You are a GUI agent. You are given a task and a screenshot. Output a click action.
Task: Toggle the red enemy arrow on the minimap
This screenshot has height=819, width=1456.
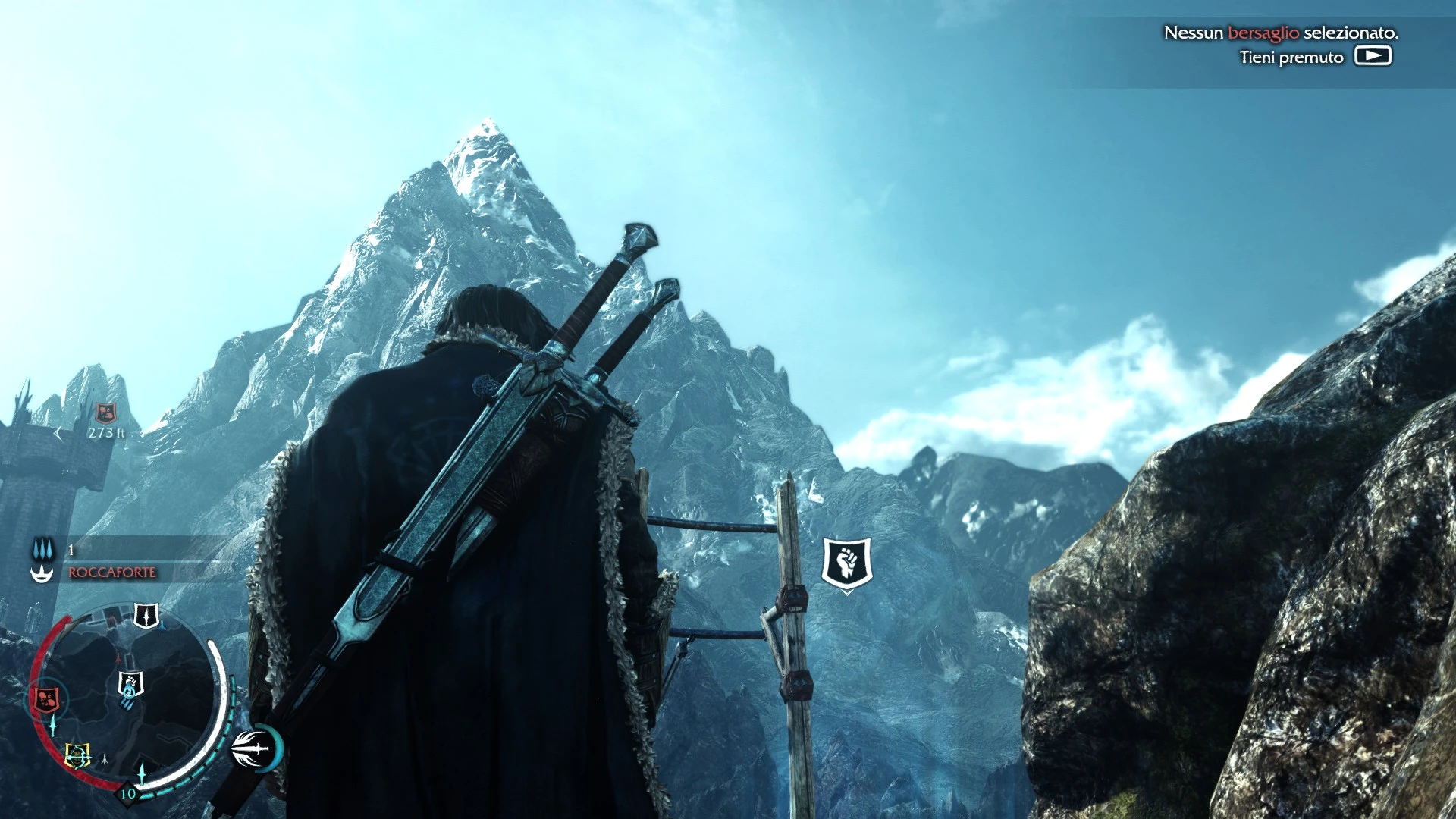[x=118, y=657]
